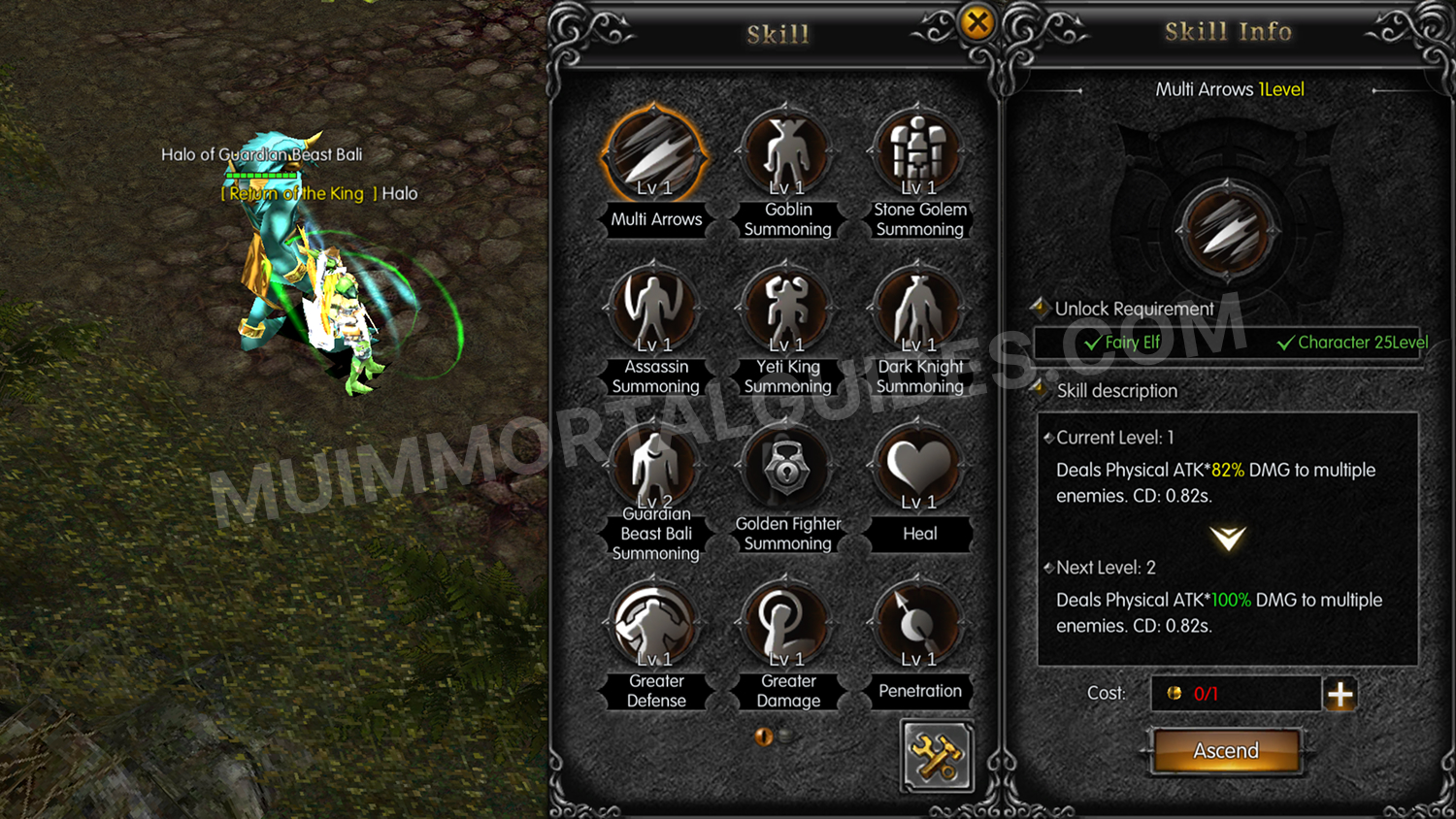Select the Dark Knight Summoning skill

pos(918,309)
